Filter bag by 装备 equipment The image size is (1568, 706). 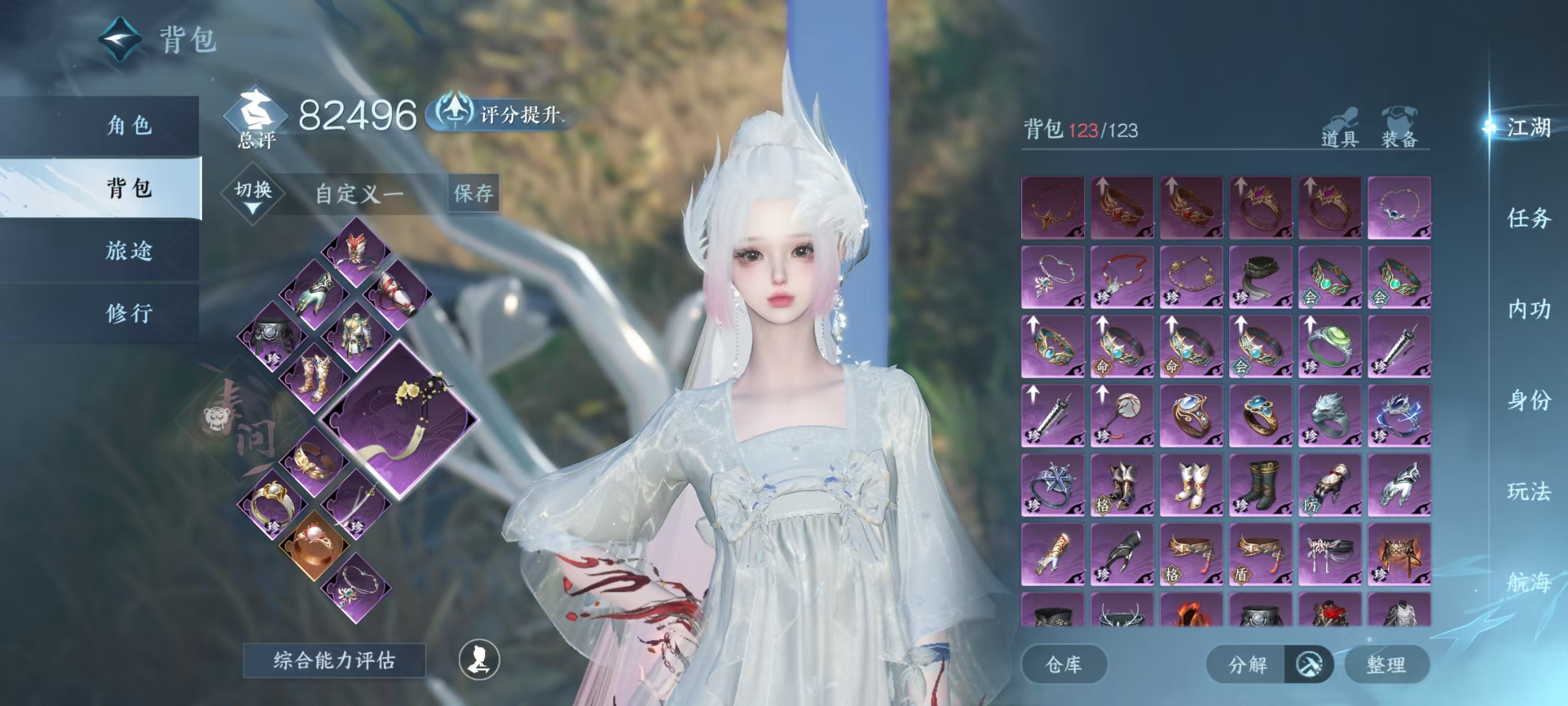click(x=1399, y=129)
